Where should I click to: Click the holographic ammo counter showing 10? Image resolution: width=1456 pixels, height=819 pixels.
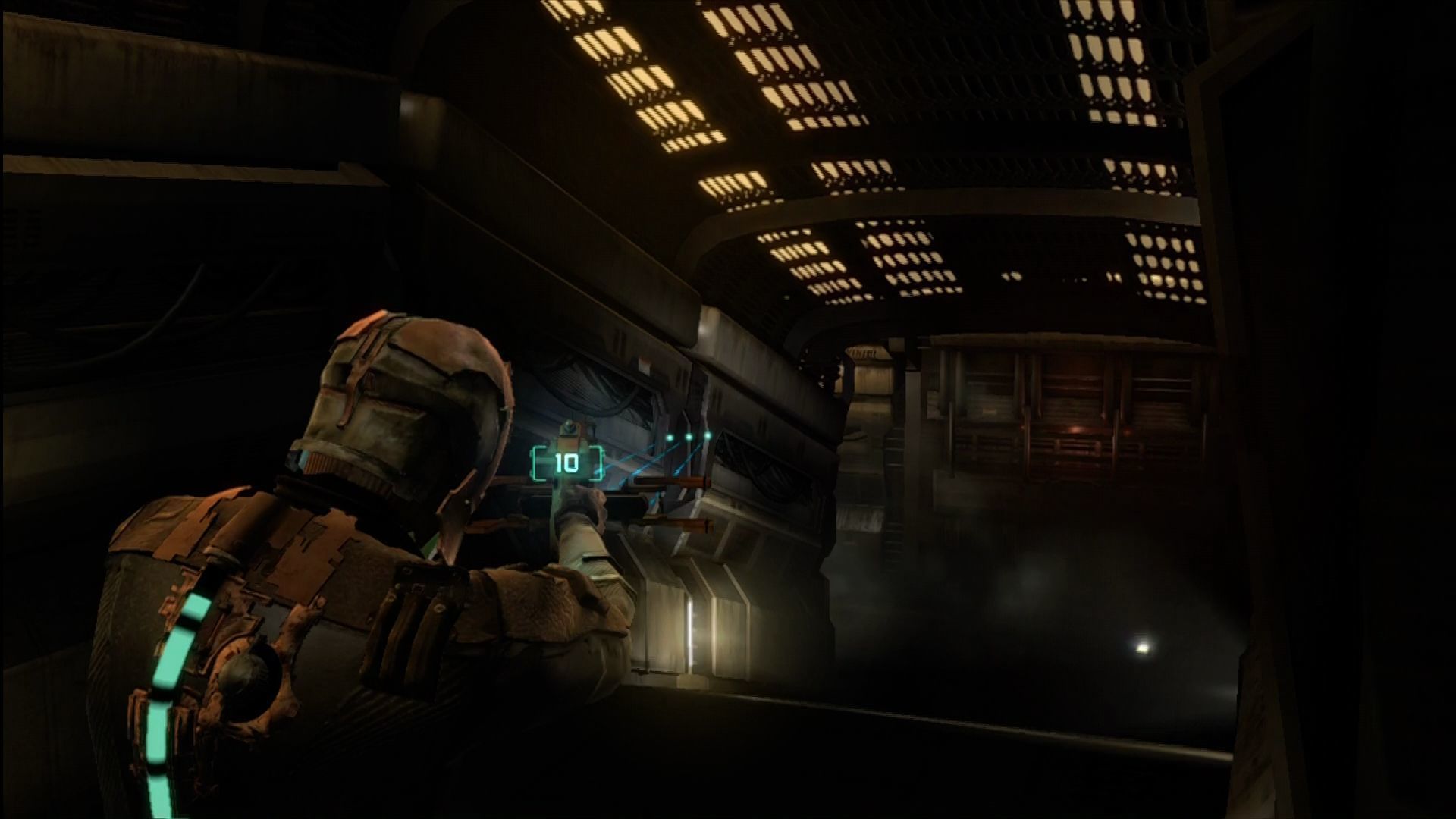566,461
